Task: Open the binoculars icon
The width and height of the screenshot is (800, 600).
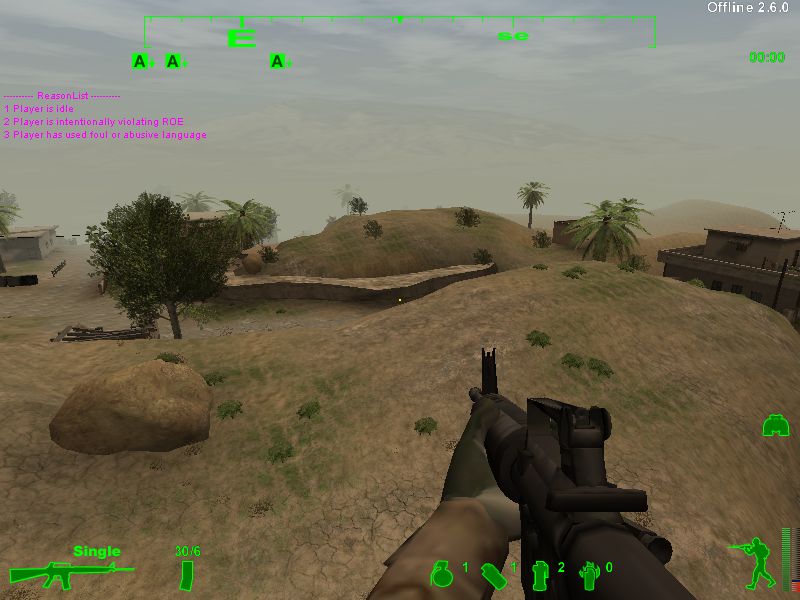Action: click(776, 426)
